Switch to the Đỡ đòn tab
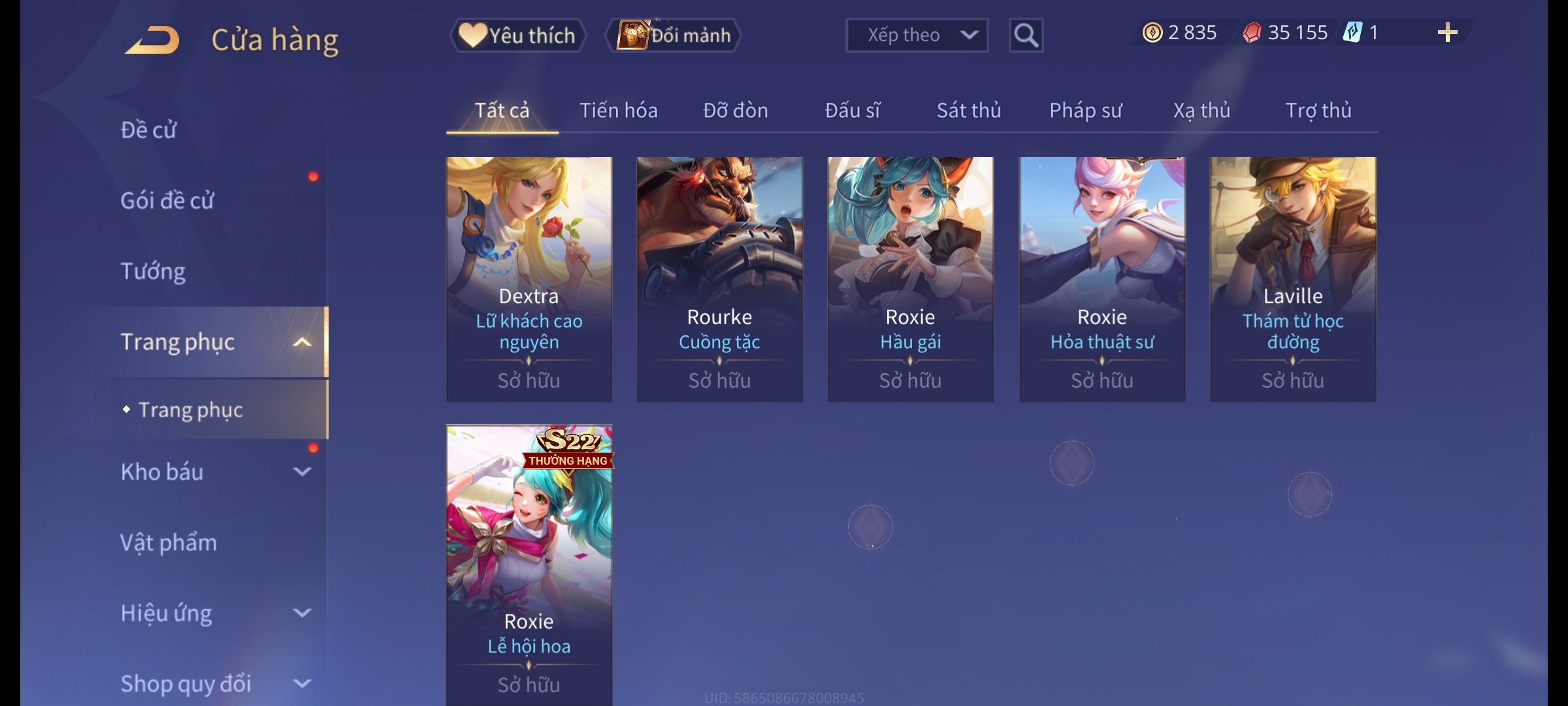The width and height of the screenshot is (1568, 706). [x=735, y=110]
